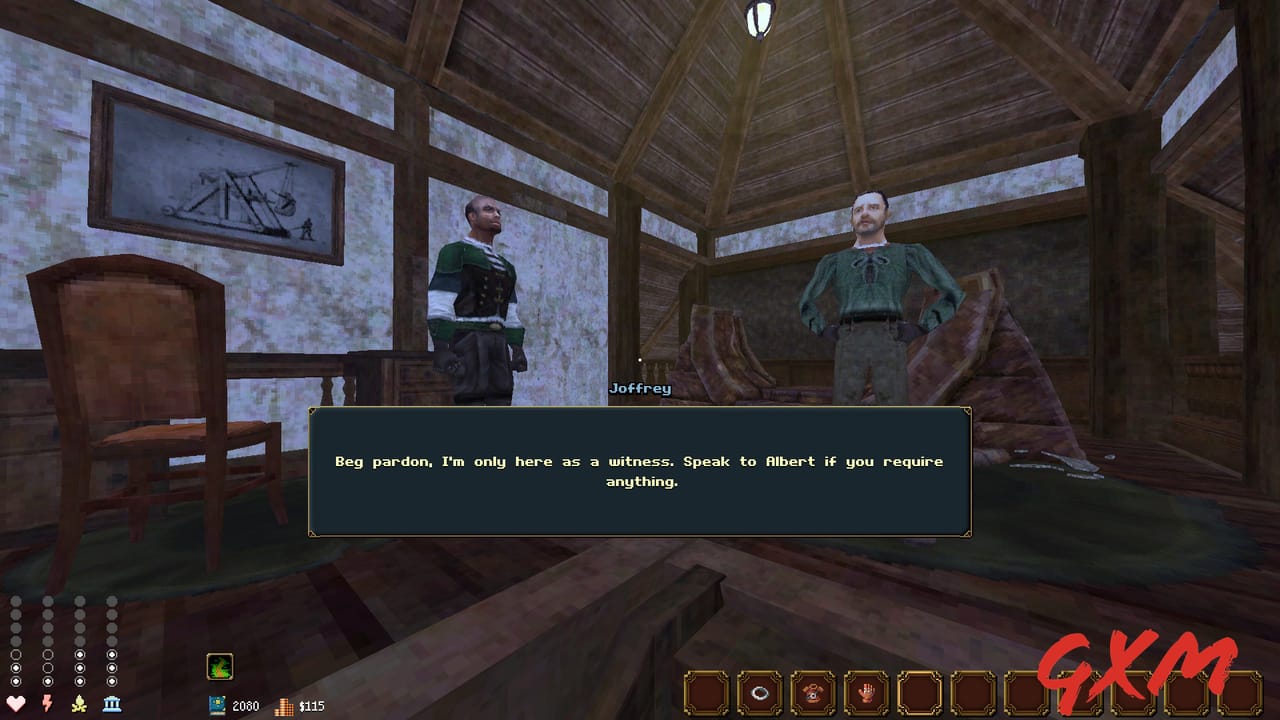Image resolution: width=1280 pixels, height=720 pixels.
Task: Click the pink heart health icon
Action: click(15, 703)
